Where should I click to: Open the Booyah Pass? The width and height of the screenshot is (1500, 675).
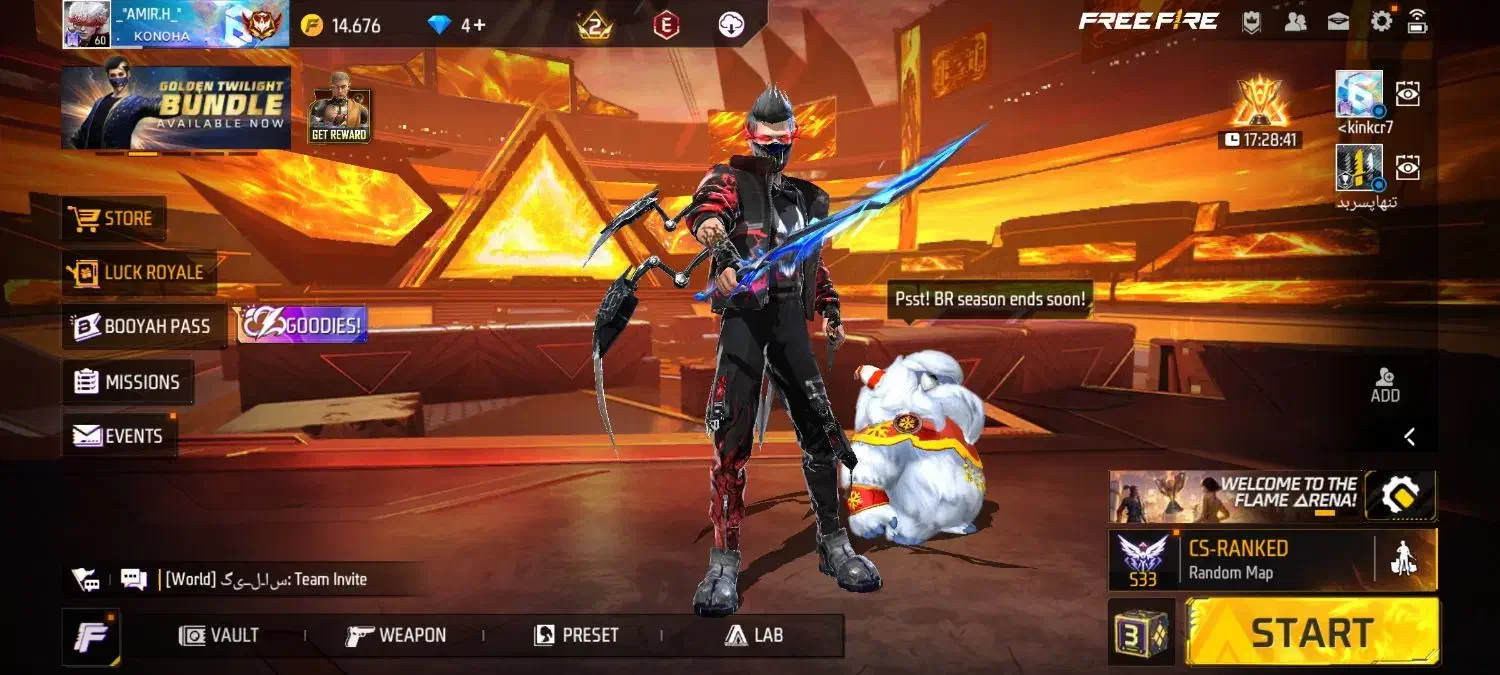143,326
